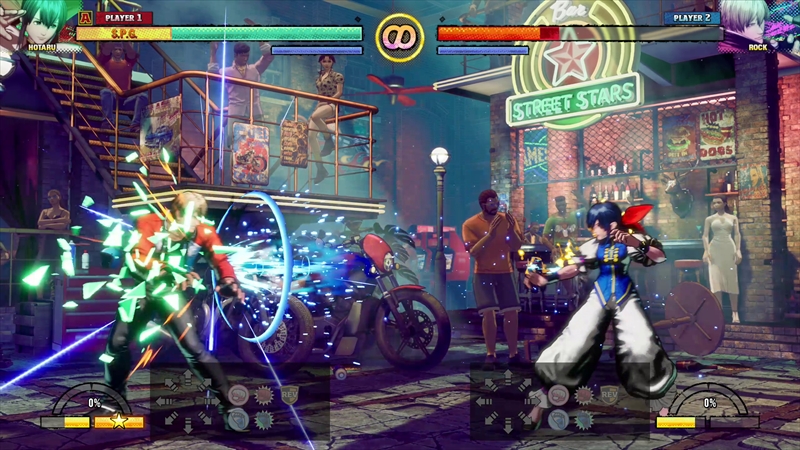Select the Player 1 name tag

(x=124, y=17)
